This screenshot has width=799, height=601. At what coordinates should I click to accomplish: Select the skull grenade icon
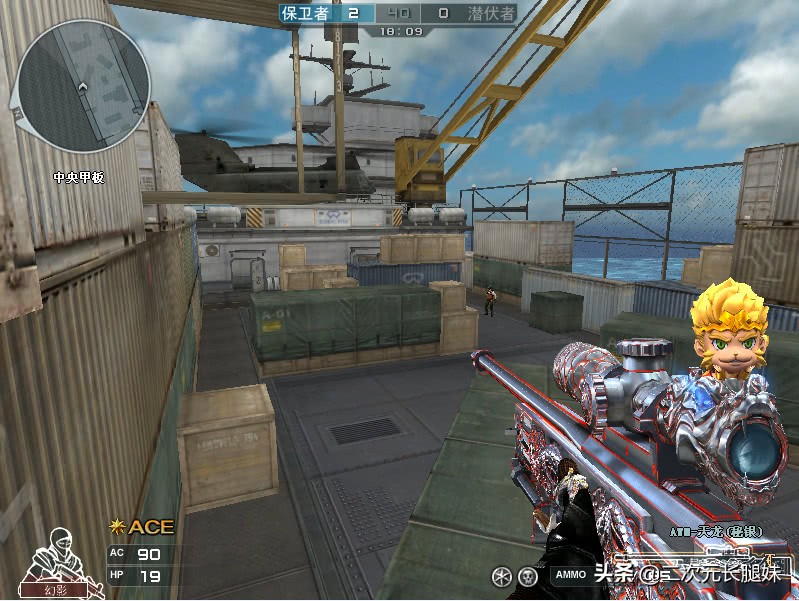click(528, 576)
